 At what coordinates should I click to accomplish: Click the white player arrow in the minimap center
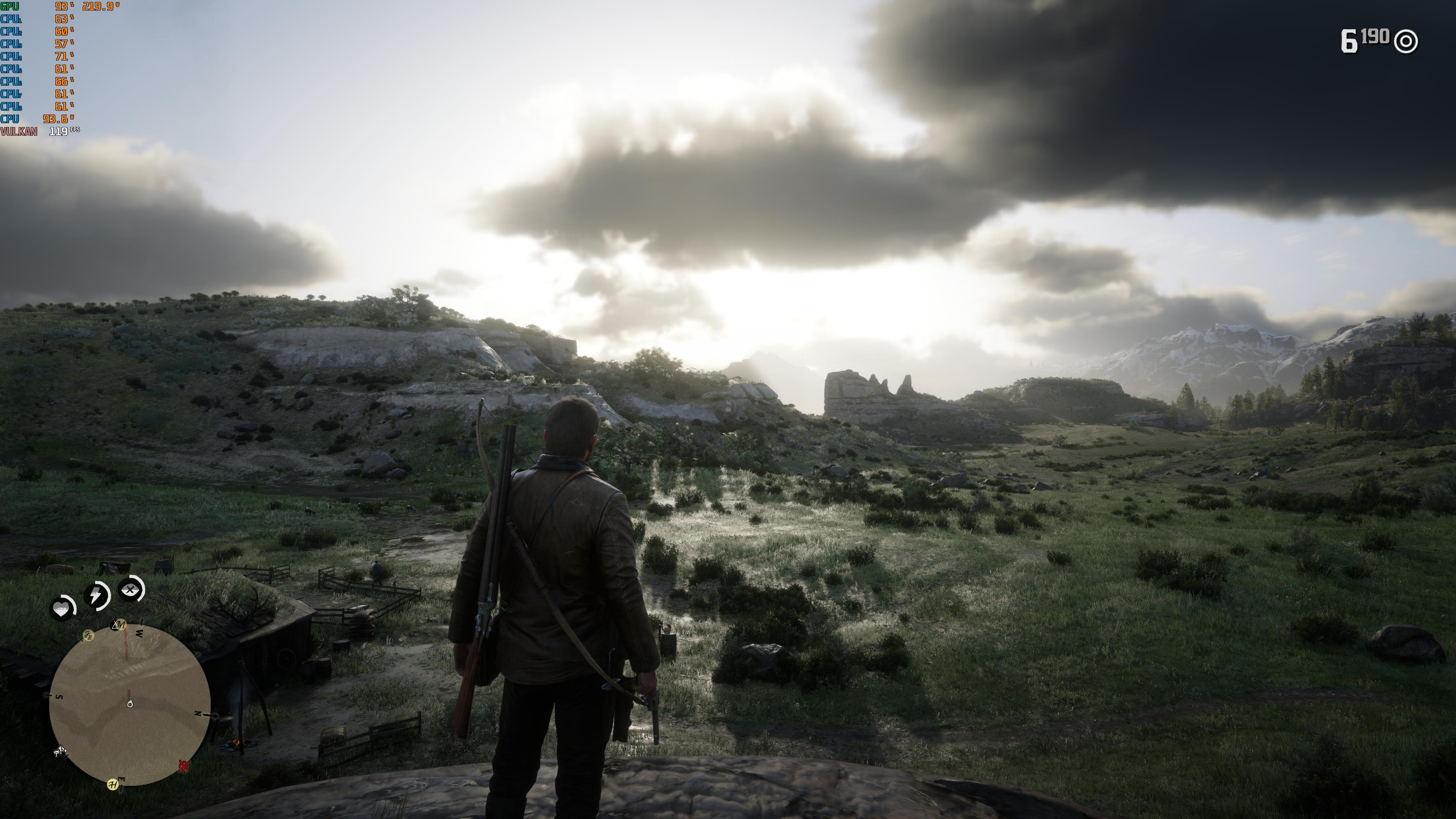click(130, 704)
